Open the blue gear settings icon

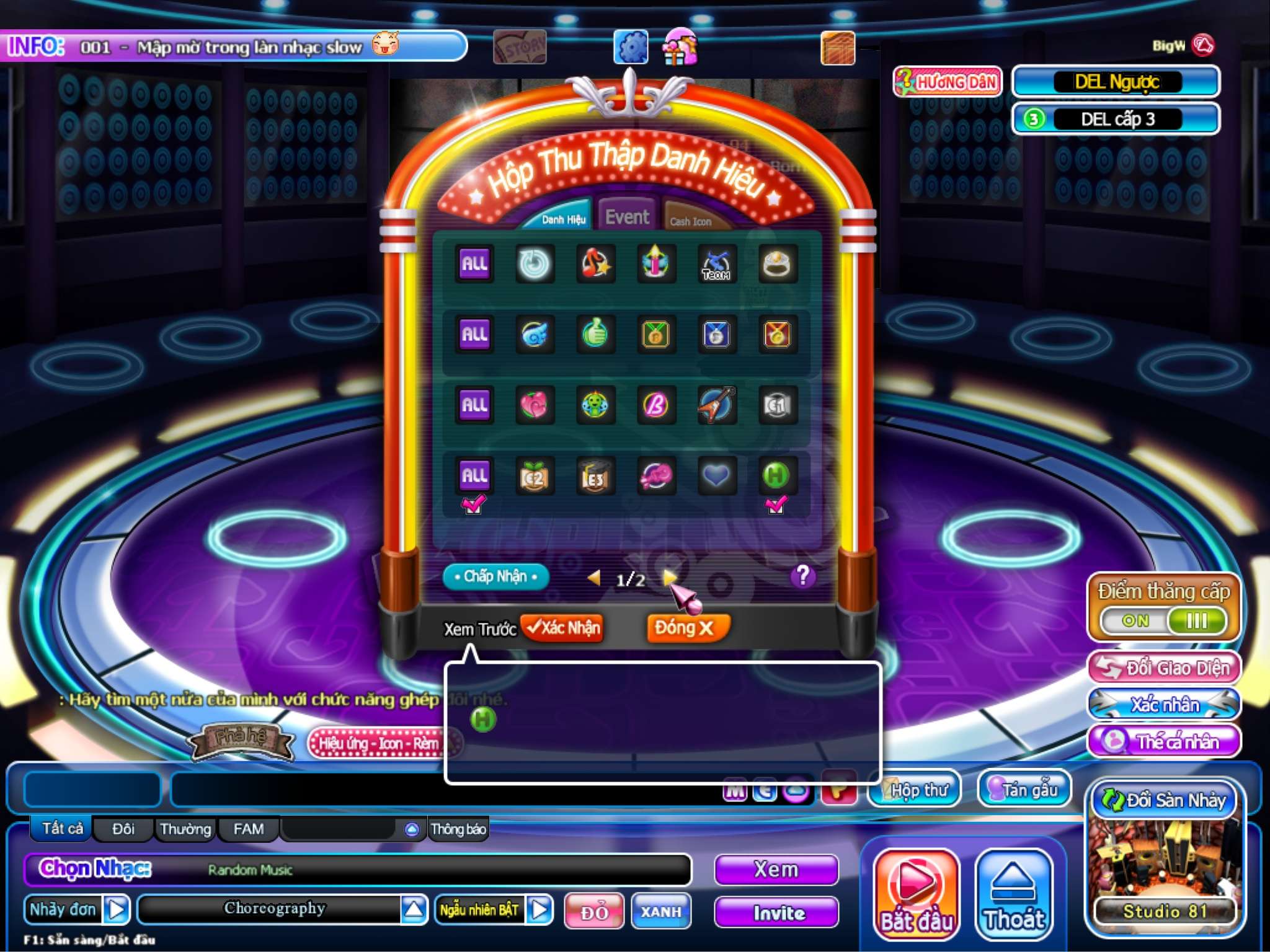pos(631,47)
